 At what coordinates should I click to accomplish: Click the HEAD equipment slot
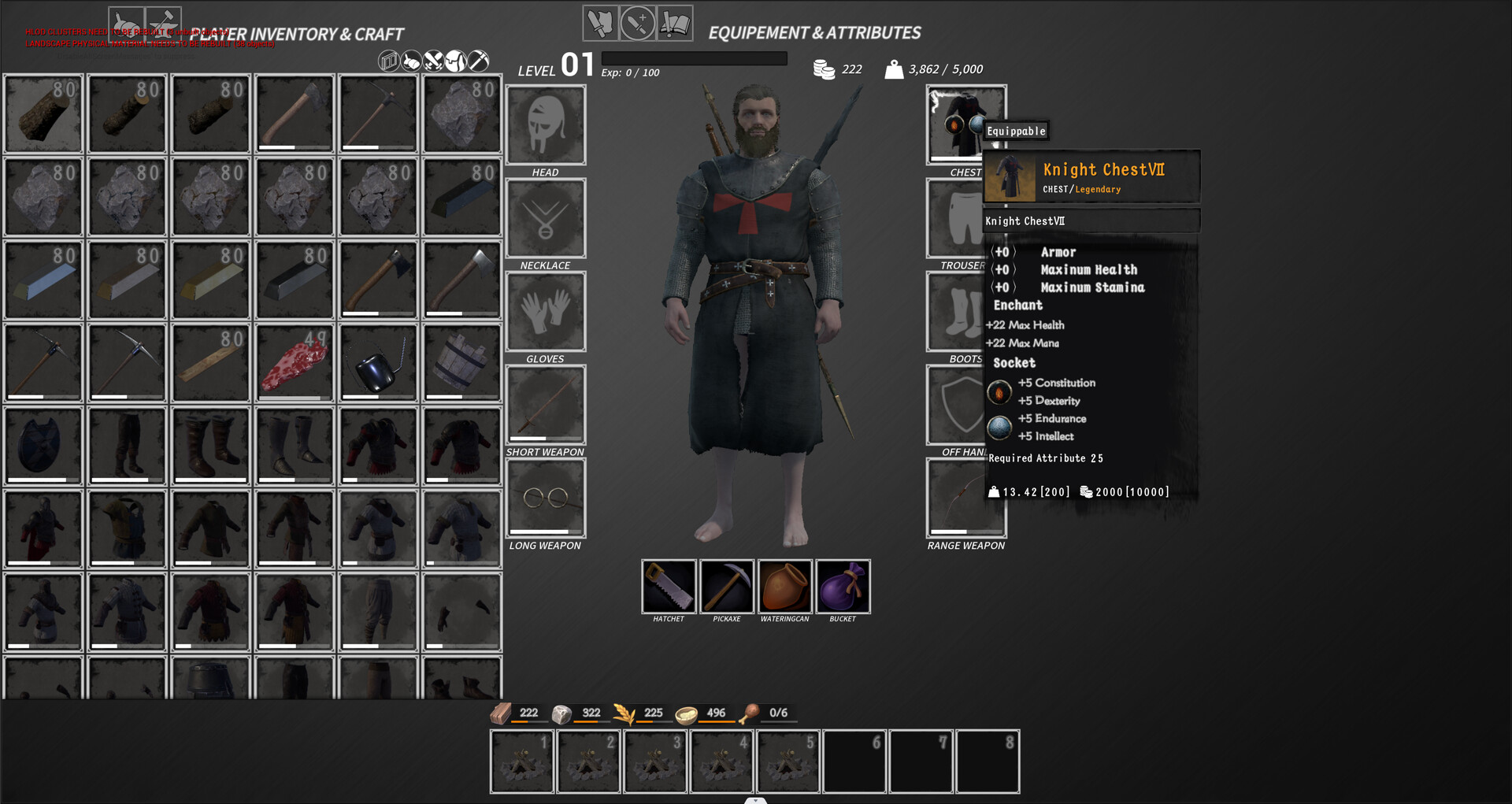(x=546, y=125)
